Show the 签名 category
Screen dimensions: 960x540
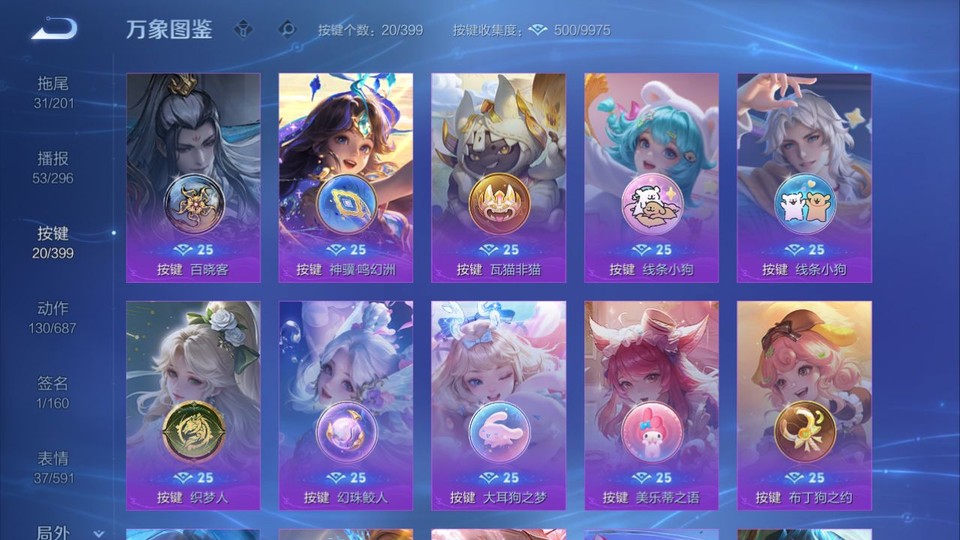point(53,392)
